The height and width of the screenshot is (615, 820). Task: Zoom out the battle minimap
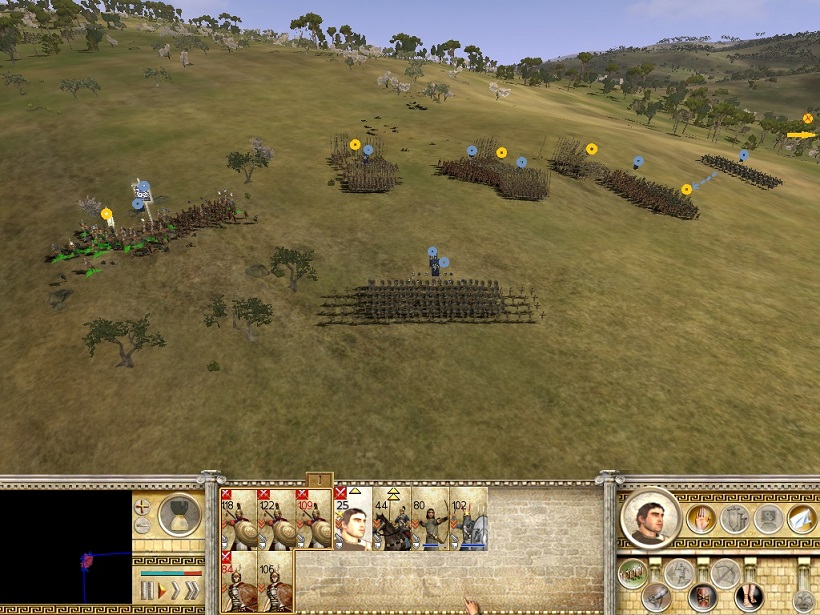pyautogui.click(x=143, y=526)
